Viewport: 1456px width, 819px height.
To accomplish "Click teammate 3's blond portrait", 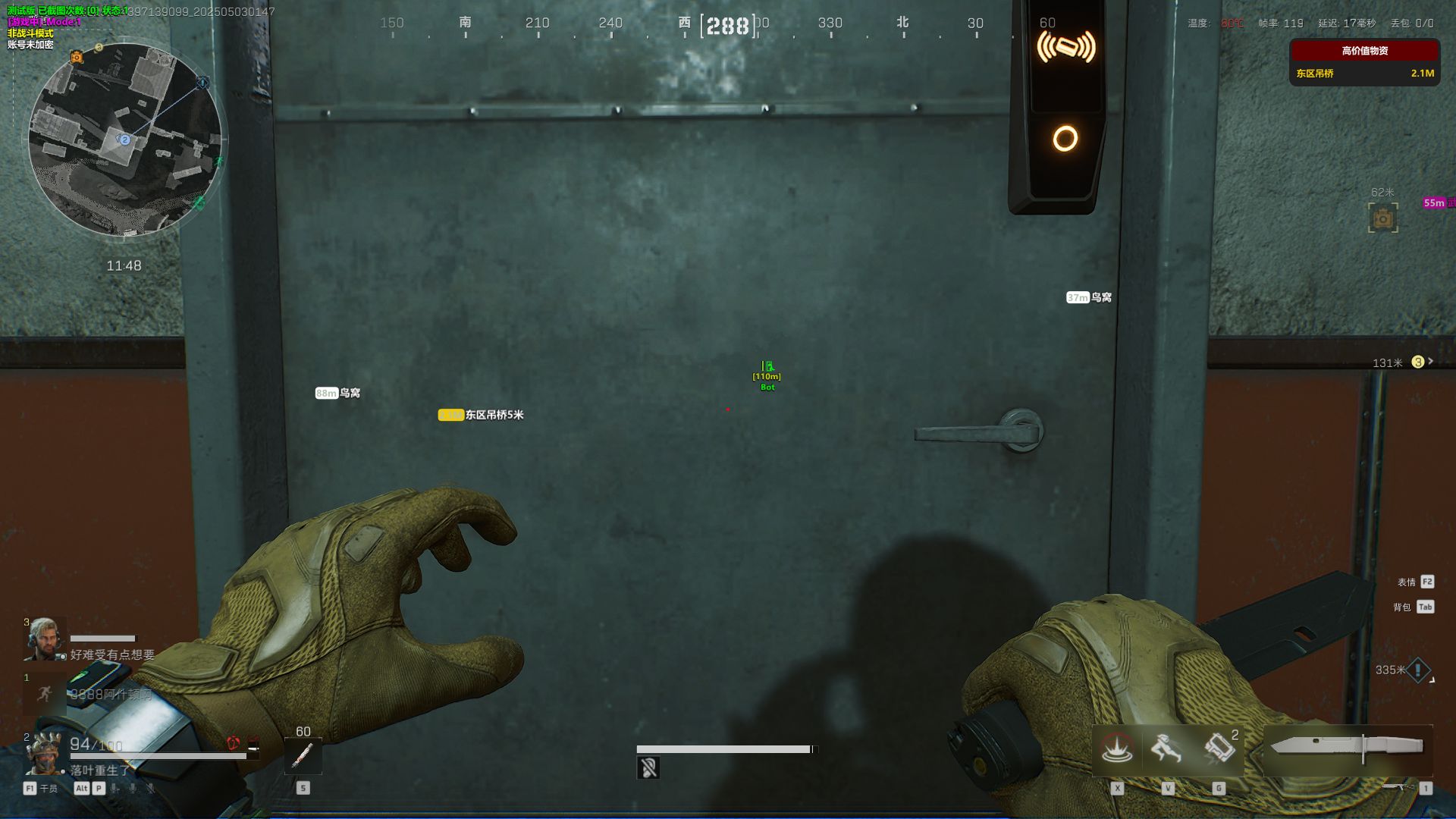I will point(45,639).
